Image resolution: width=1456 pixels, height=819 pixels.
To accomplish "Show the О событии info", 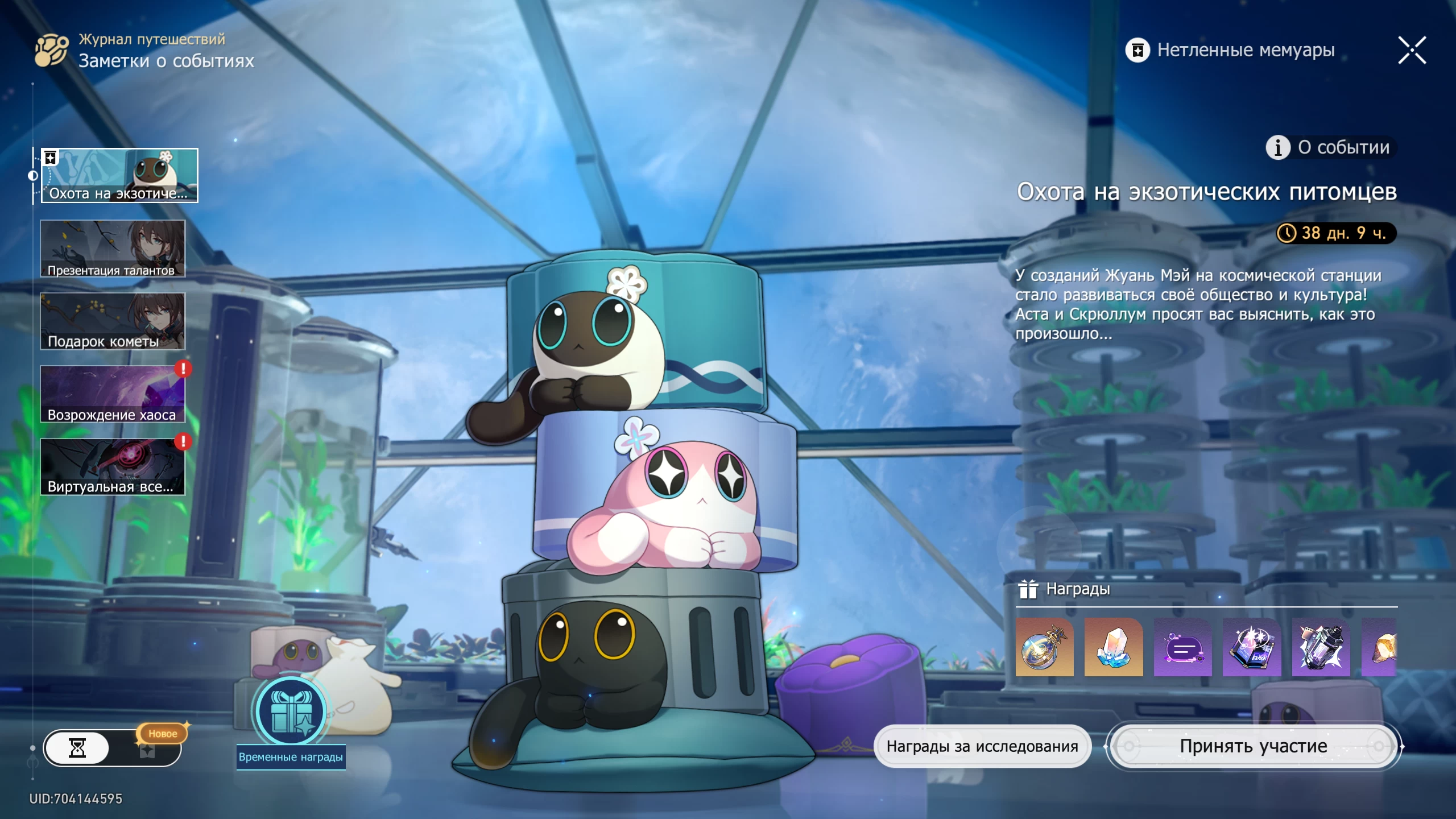I will pyautogui.click(x=1330, y=148).
